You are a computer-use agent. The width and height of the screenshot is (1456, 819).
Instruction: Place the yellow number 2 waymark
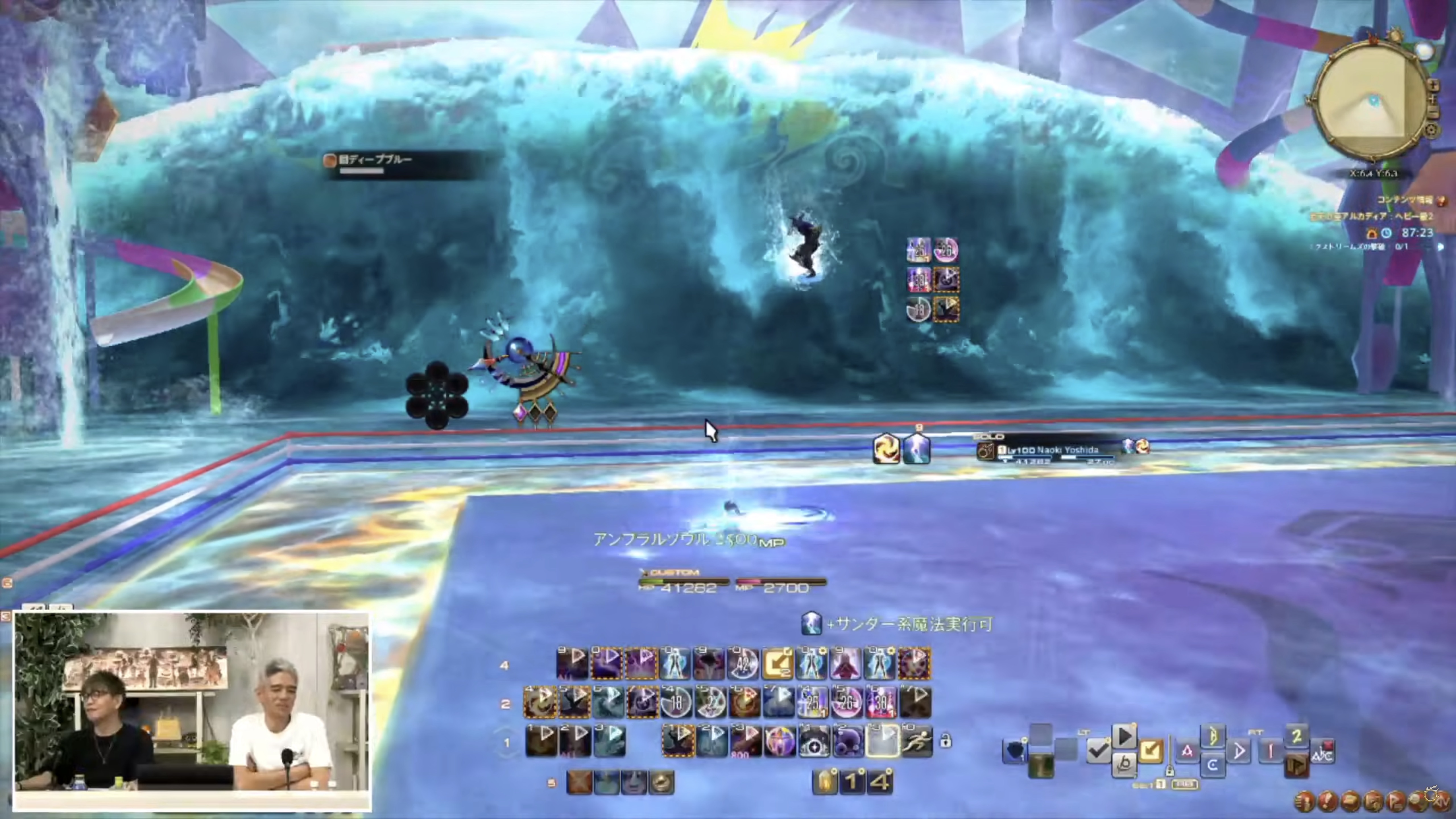pos(1297,736)
